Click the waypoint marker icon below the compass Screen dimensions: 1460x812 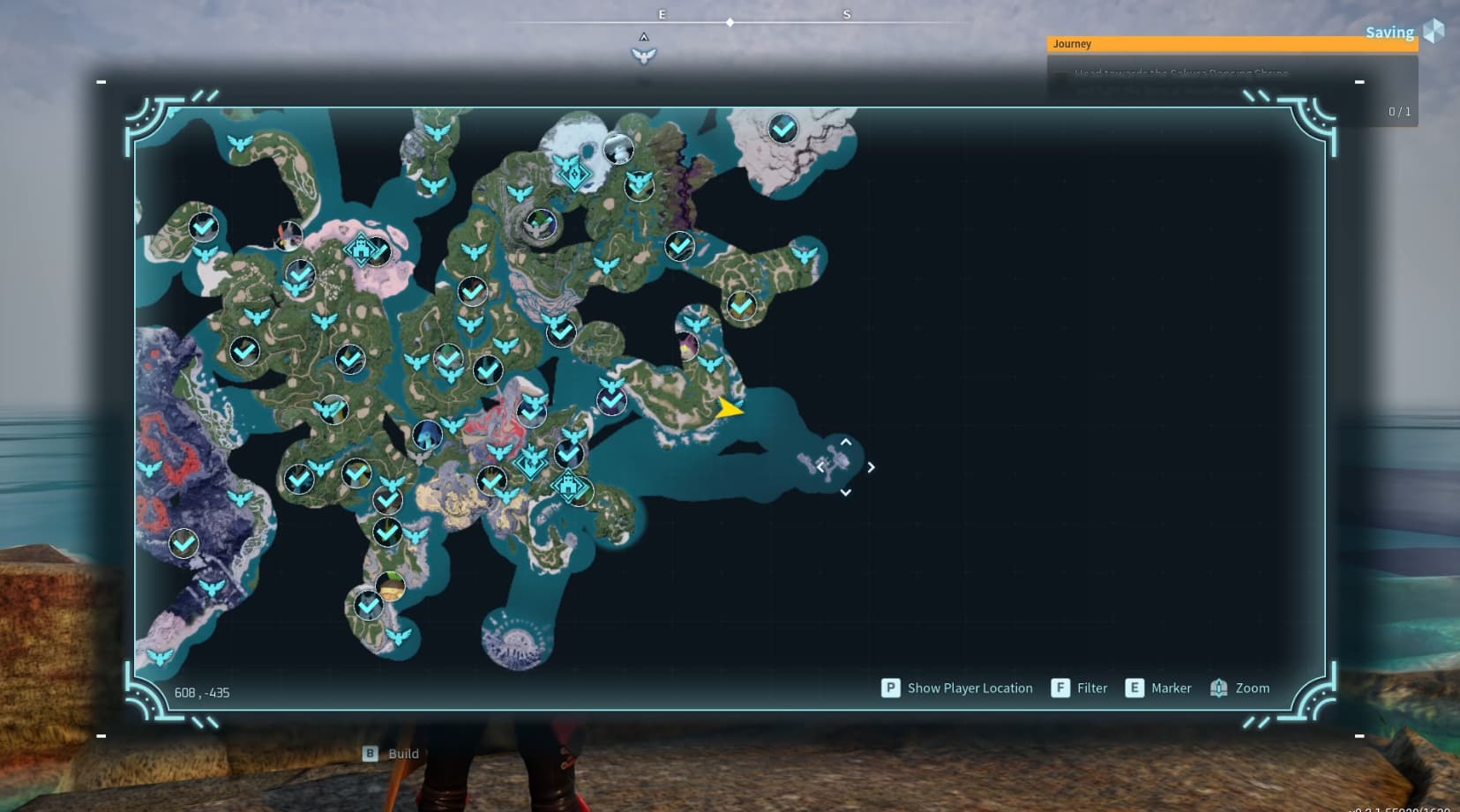click(645, 55)
